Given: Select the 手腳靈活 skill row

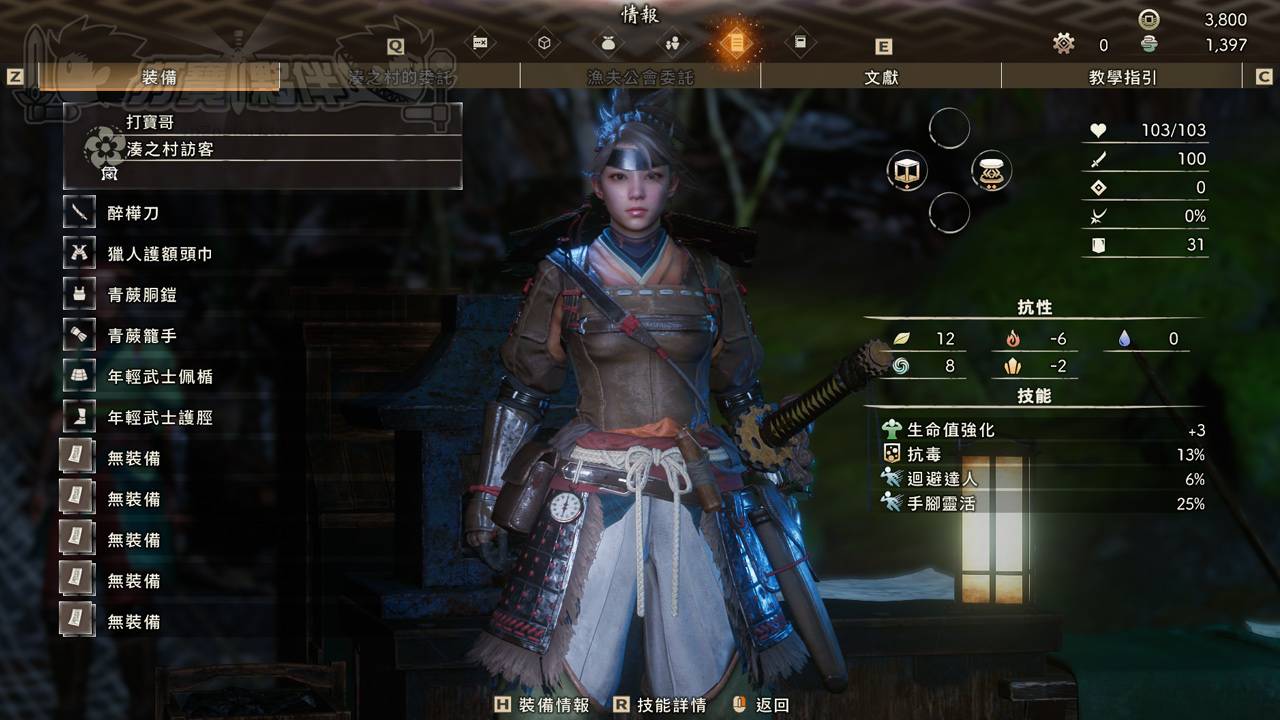Looking at the screenshot, I should (1040, 504).
